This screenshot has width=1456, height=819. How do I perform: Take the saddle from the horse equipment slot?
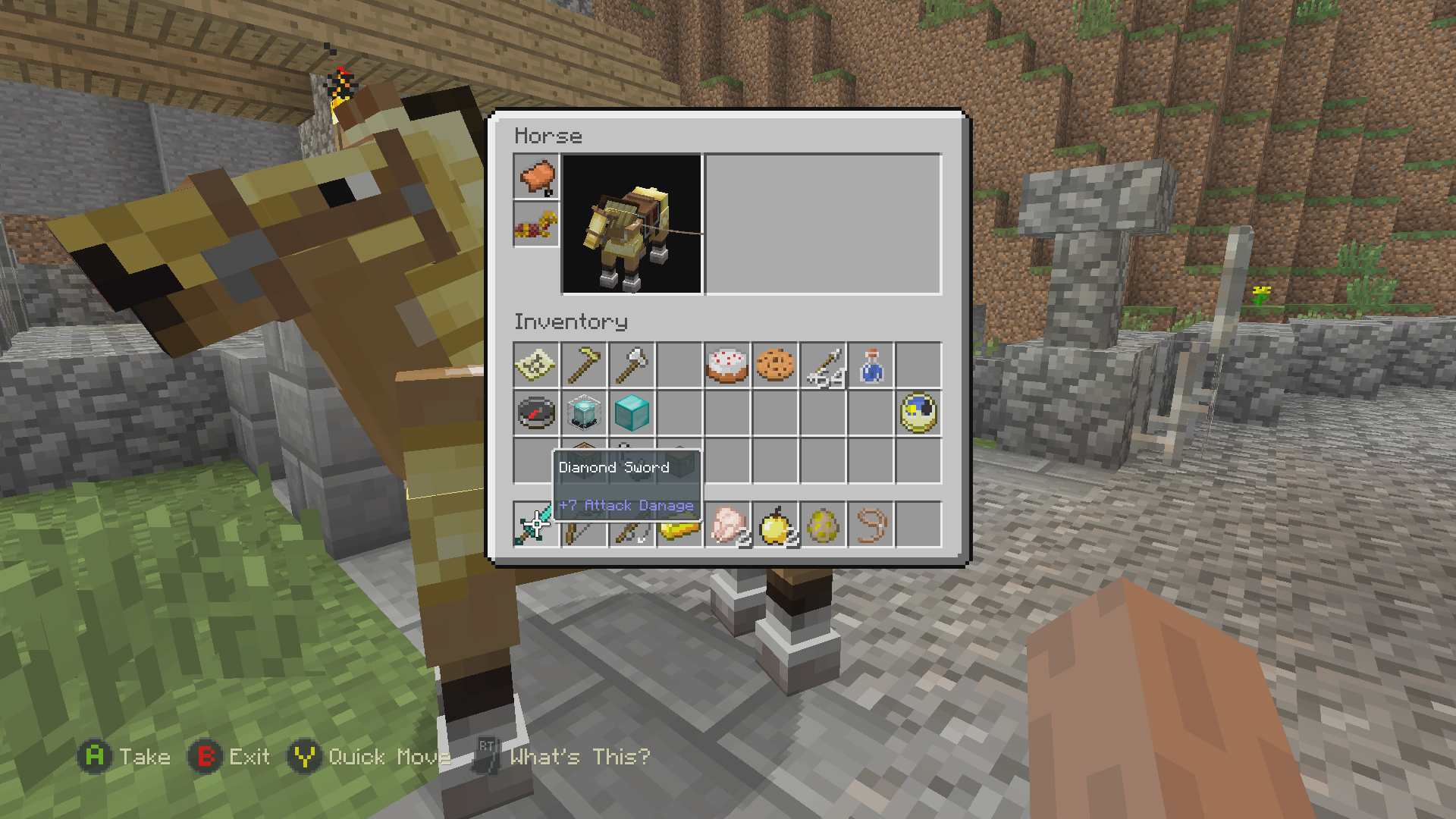536,177
